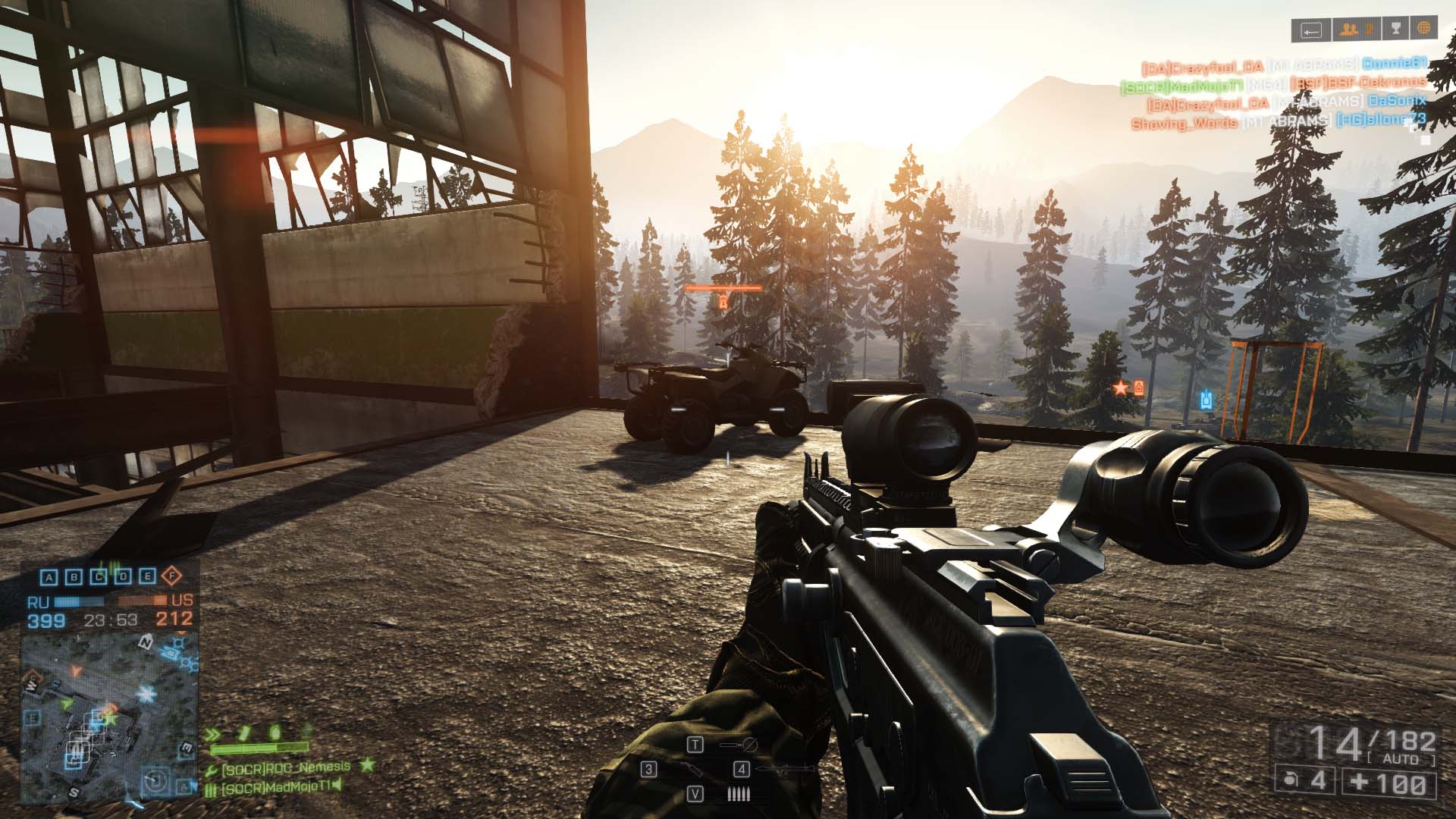Select capture point E flag indicator

point(147,577)
